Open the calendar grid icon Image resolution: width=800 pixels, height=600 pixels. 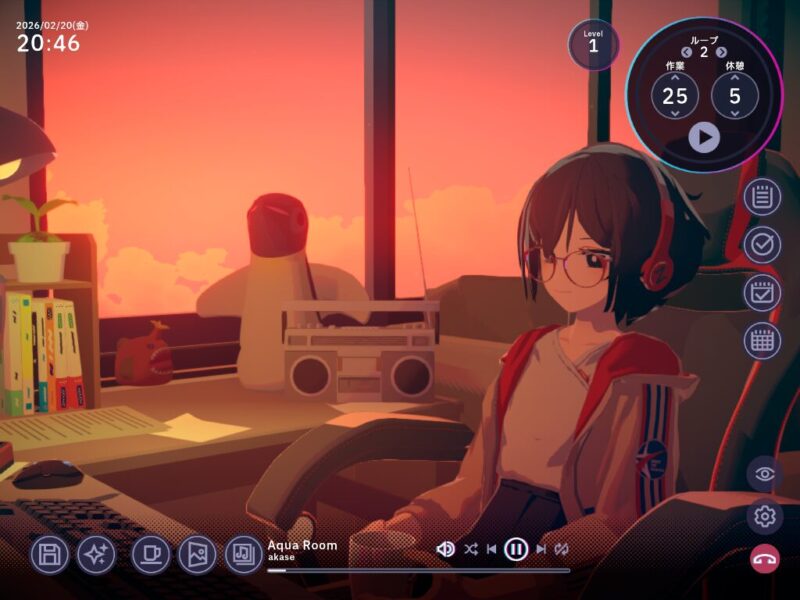[x=762, y=341]
